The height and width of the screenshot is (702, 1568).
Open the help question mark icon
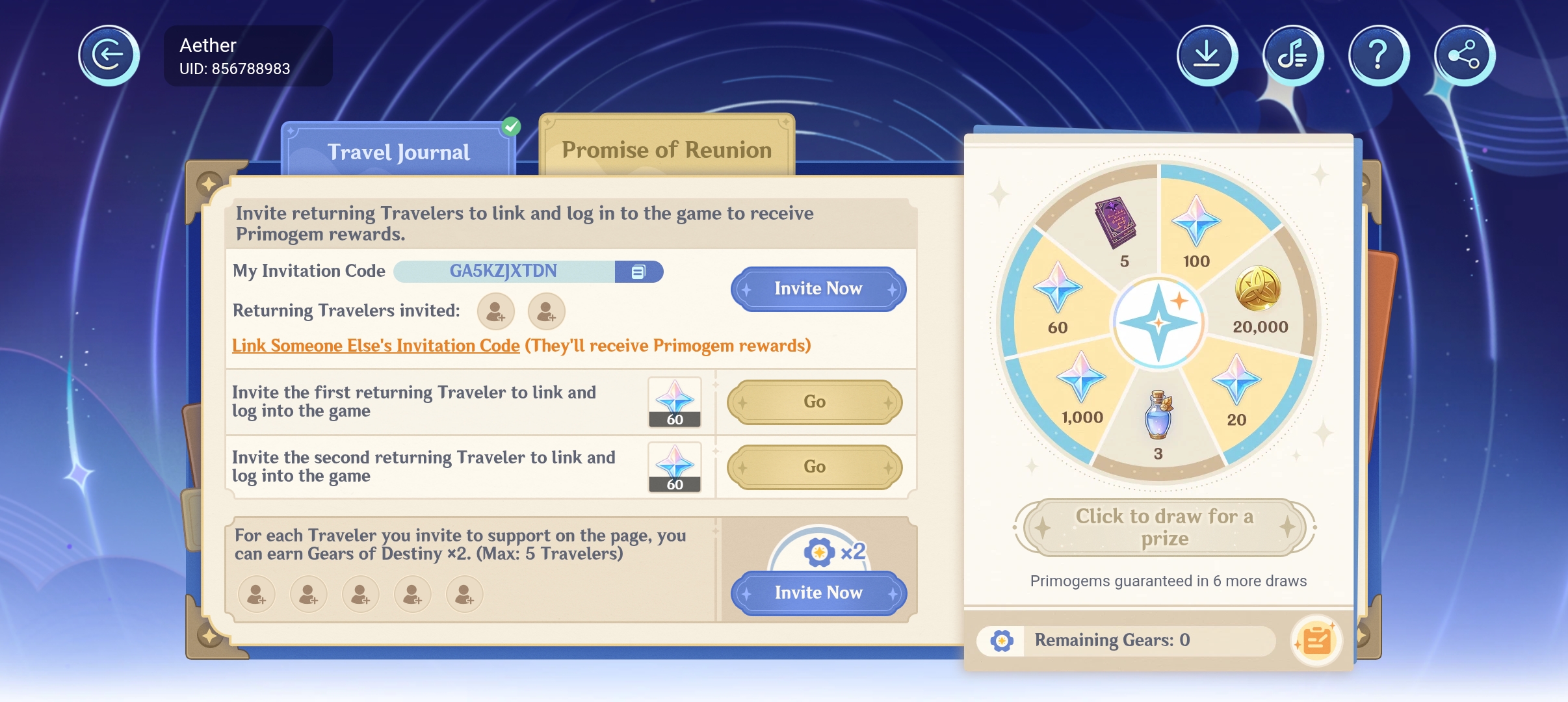1378,55
